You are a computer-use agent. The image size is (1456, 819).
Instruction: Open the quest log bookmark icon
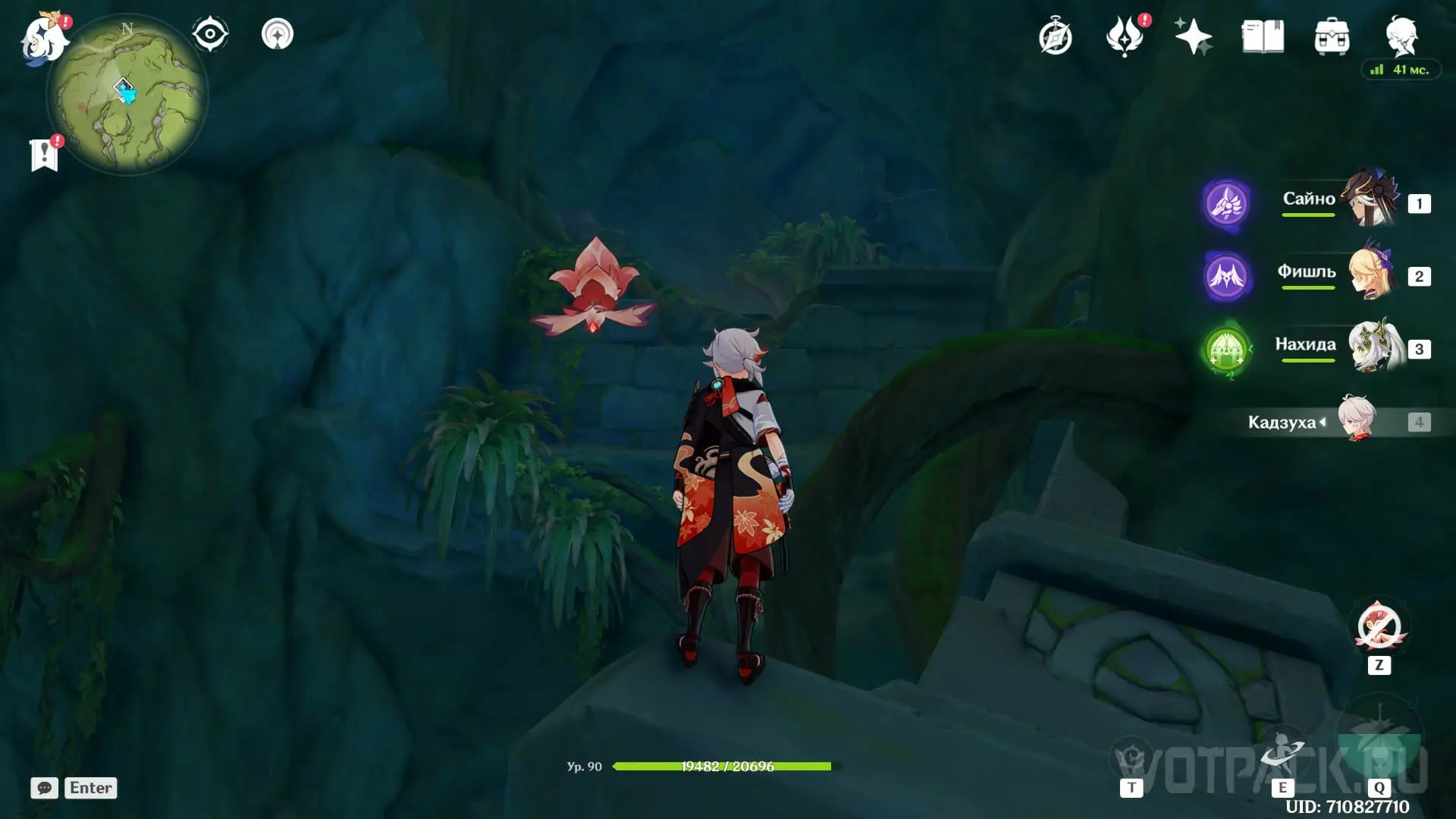[45, 155]
